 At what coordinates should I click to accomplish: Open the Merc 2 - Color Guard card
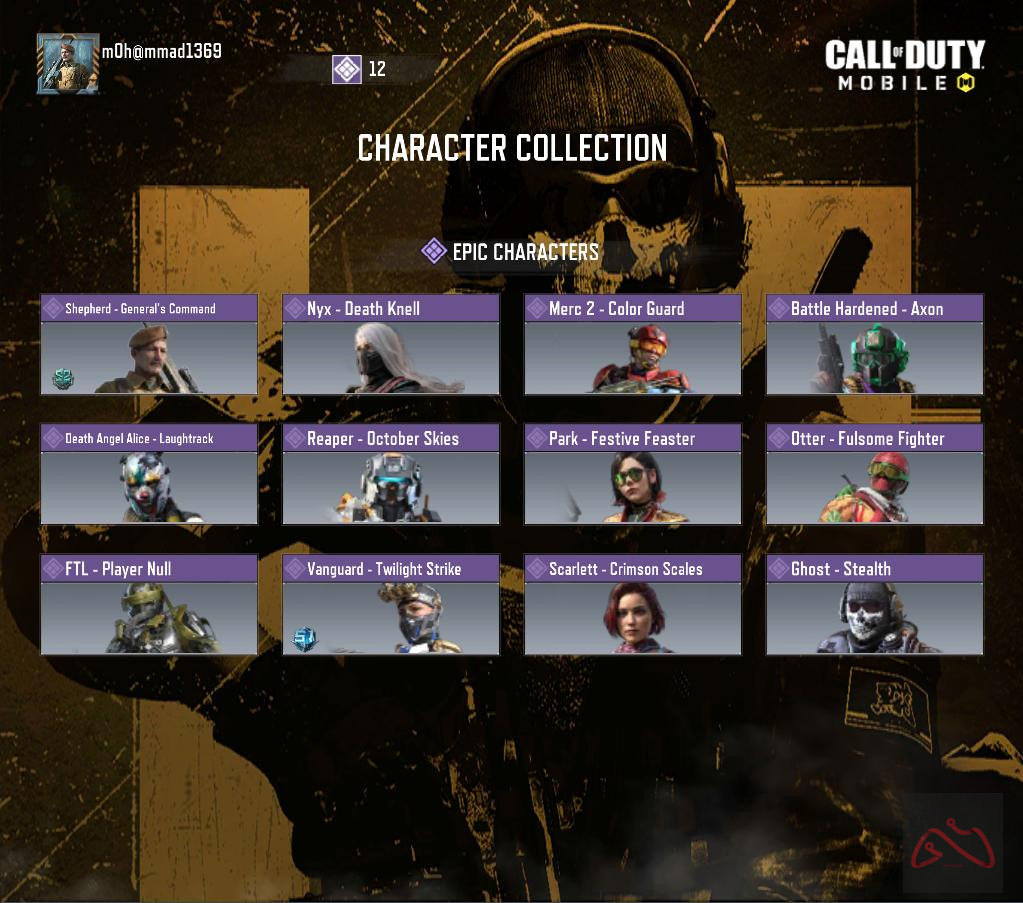click(x=633, y=345)
